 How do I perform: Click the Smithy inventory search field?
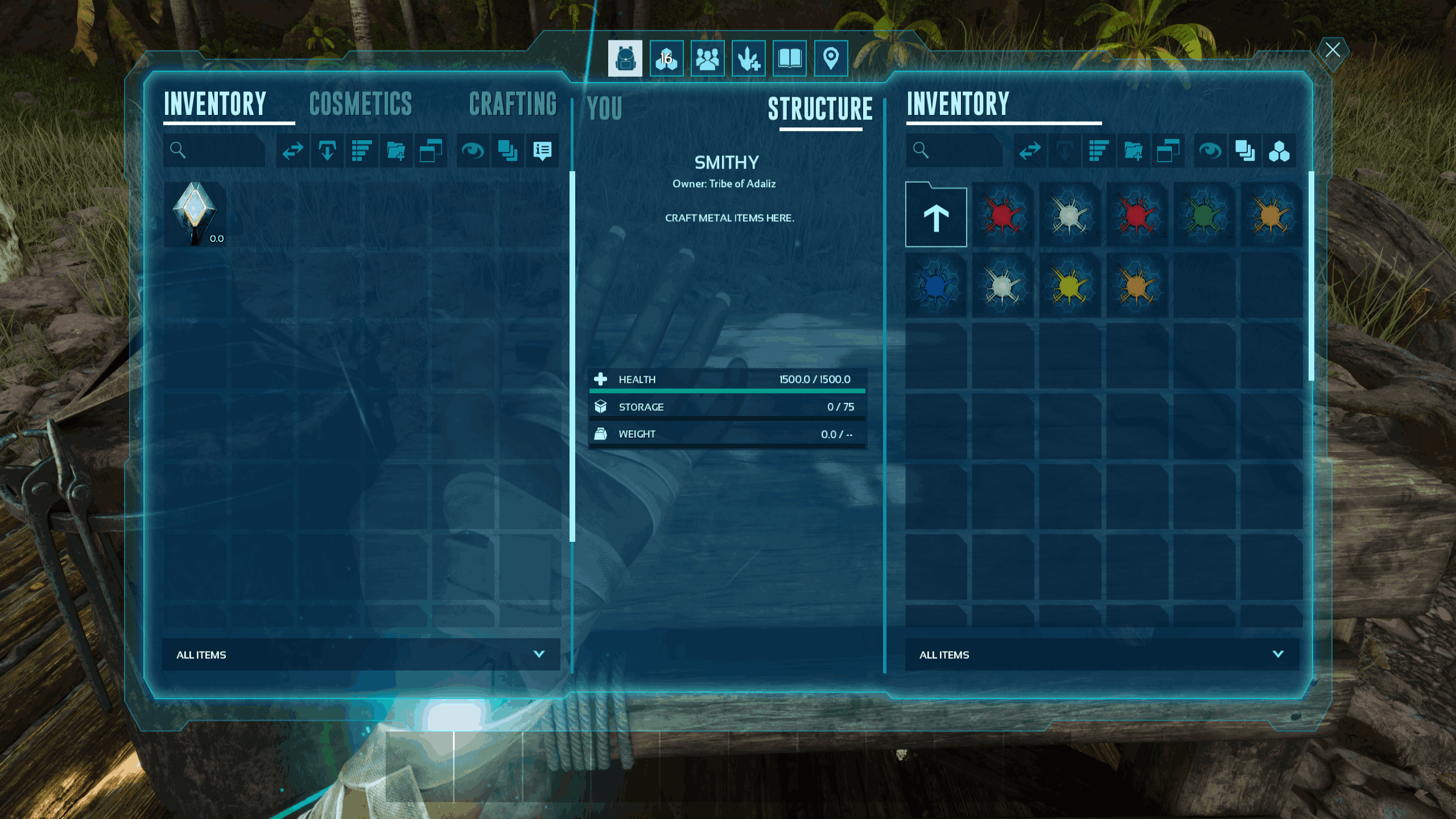[962, 151]
